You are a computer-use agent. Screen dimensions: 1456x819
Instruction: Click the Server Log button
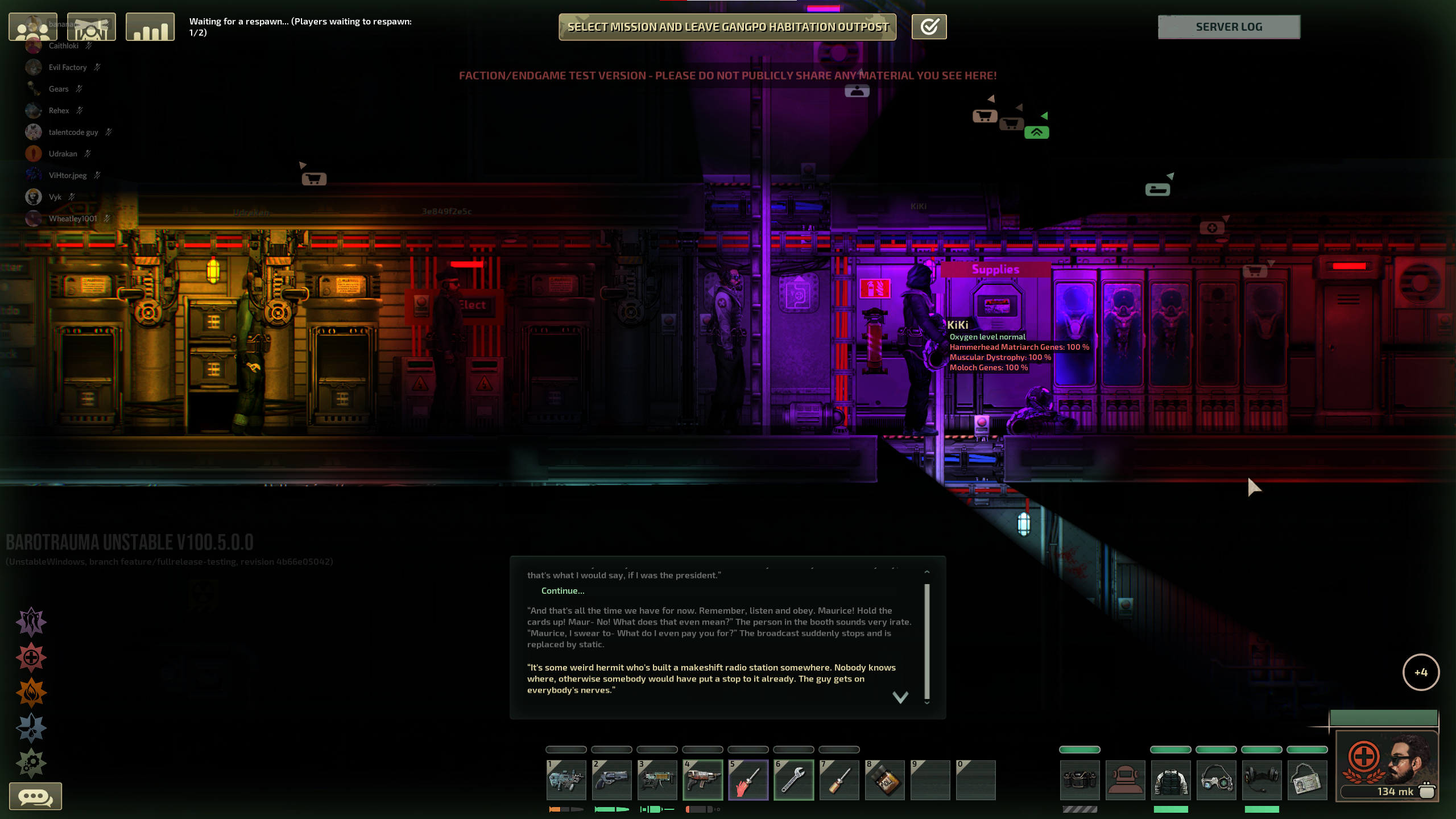(x=1228, y=27)
